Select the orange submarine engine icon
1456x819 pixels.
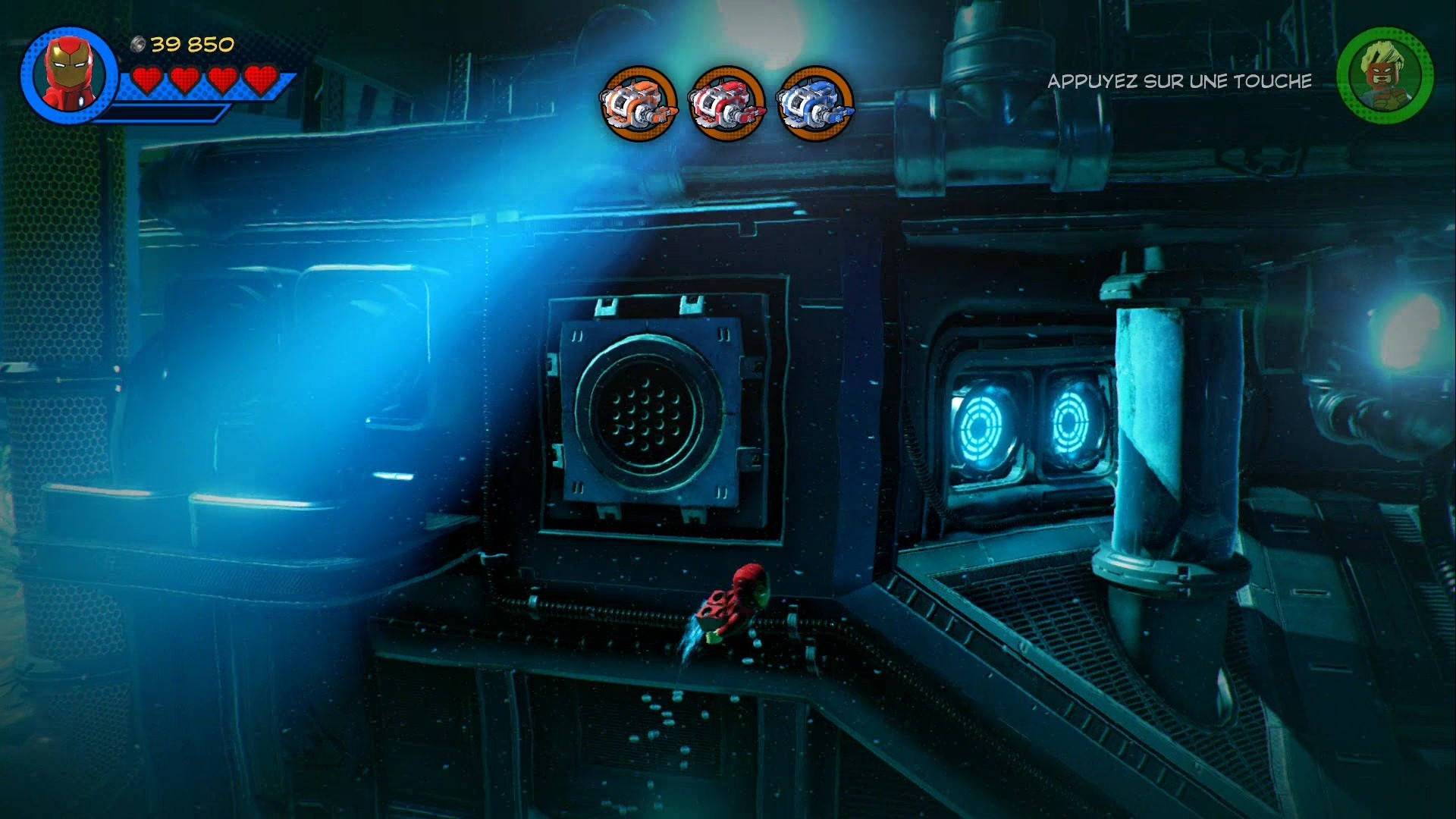point(639,103)
